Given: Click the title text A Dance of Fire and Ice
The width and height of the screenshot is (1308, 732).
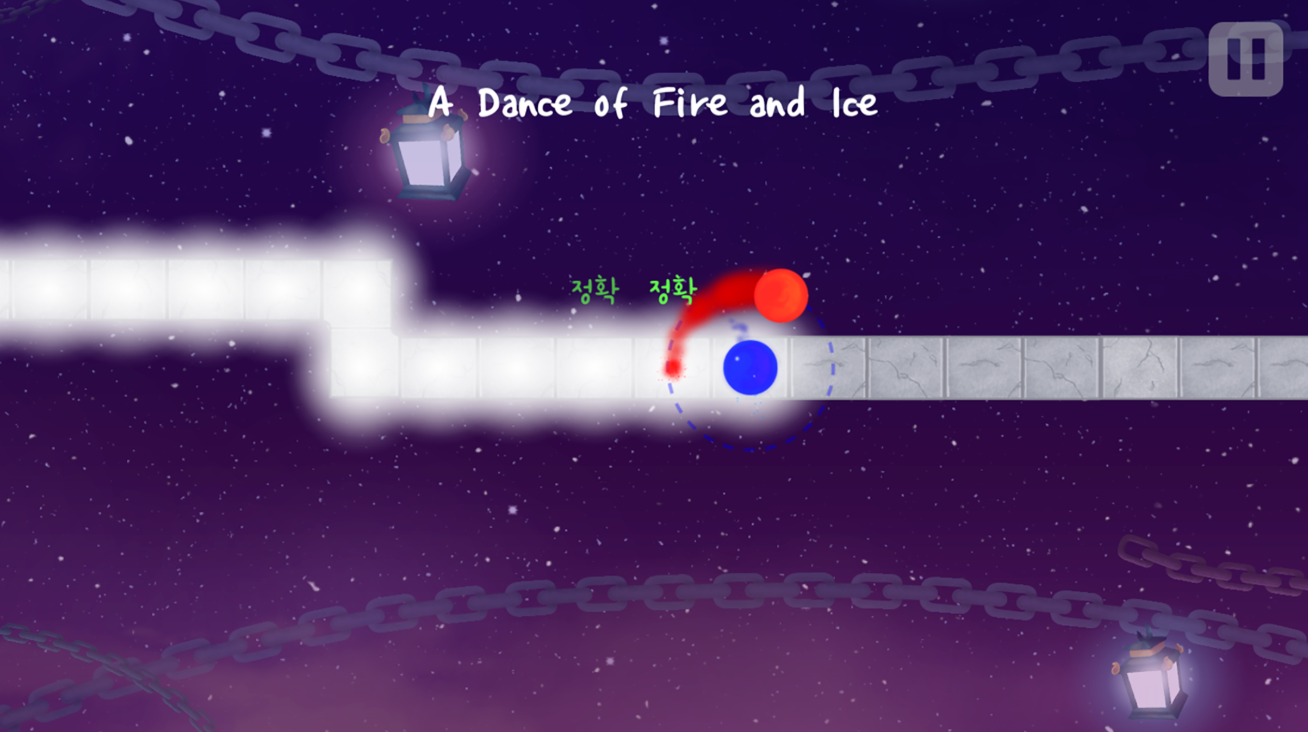Looking at the screenshot, I should coord(652,102).
